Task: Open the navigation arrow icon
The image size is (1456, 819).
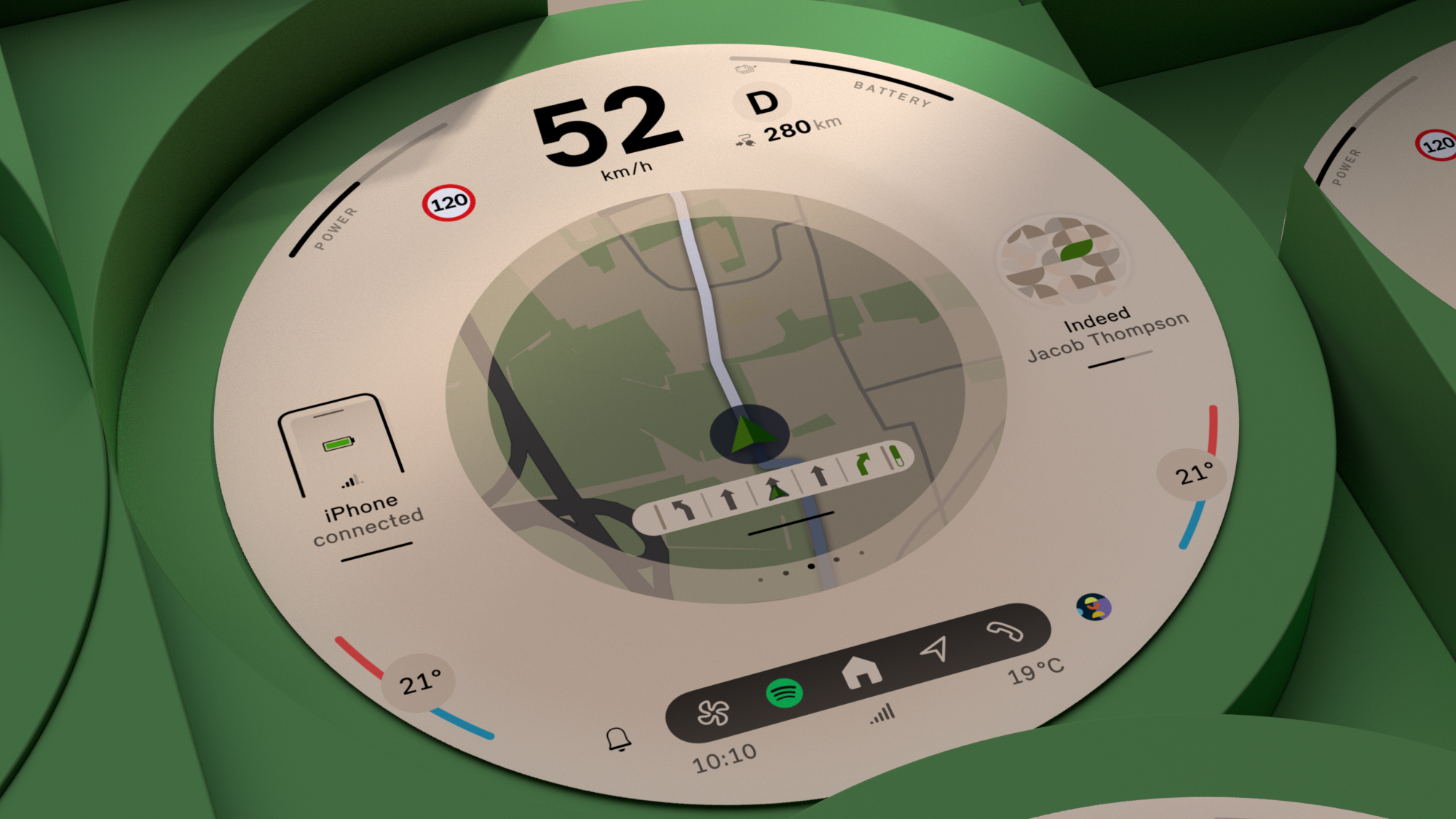Action: click(x=935, y=649)
